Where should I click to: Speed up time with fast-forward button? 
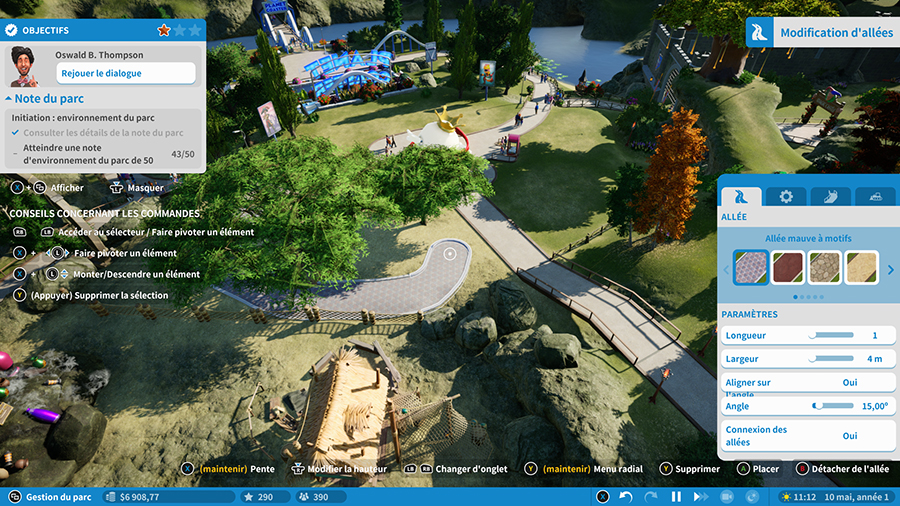701,497
